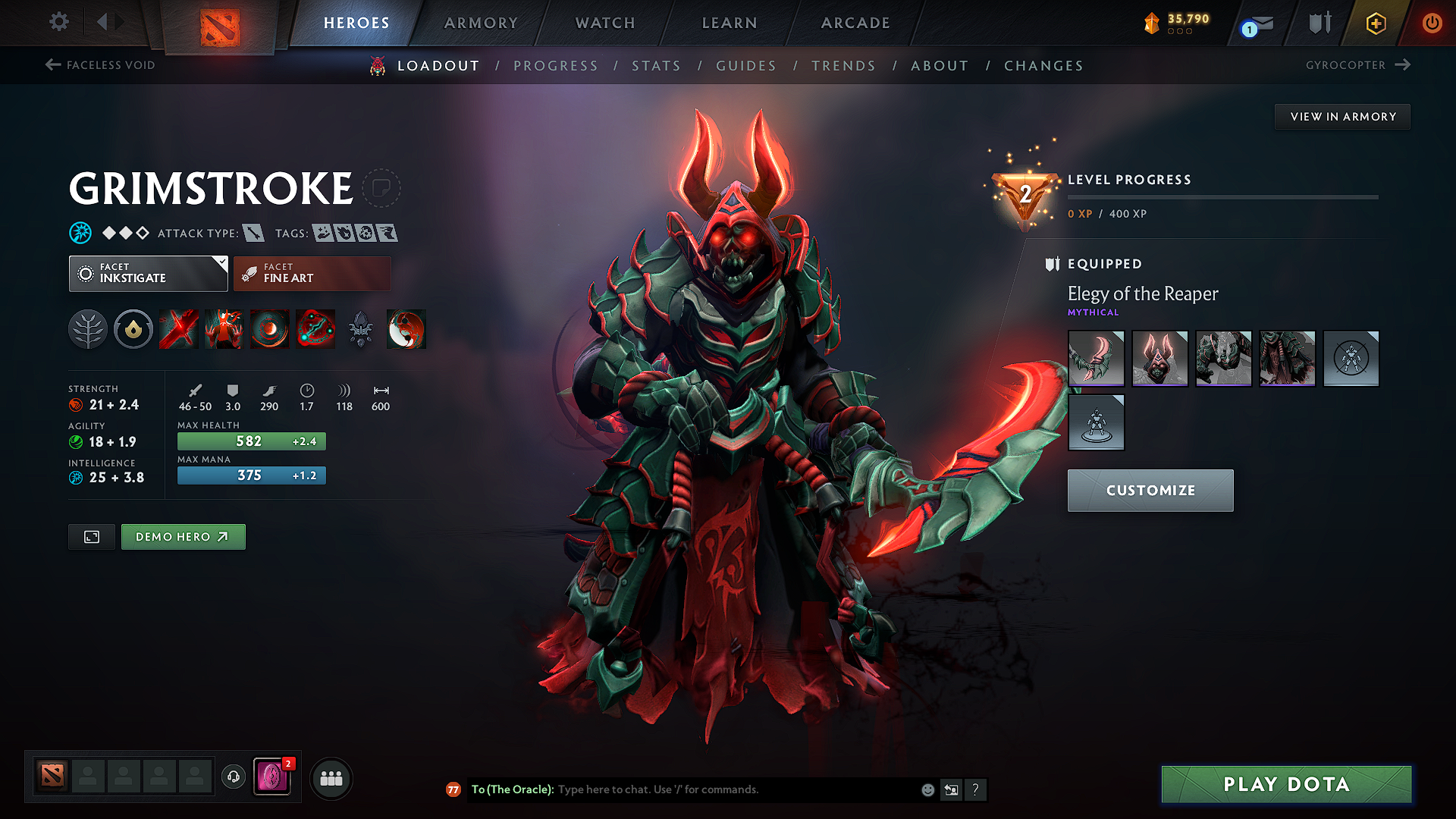
Task: Open the emoticon picker in chat
Action: coord(927,789)
